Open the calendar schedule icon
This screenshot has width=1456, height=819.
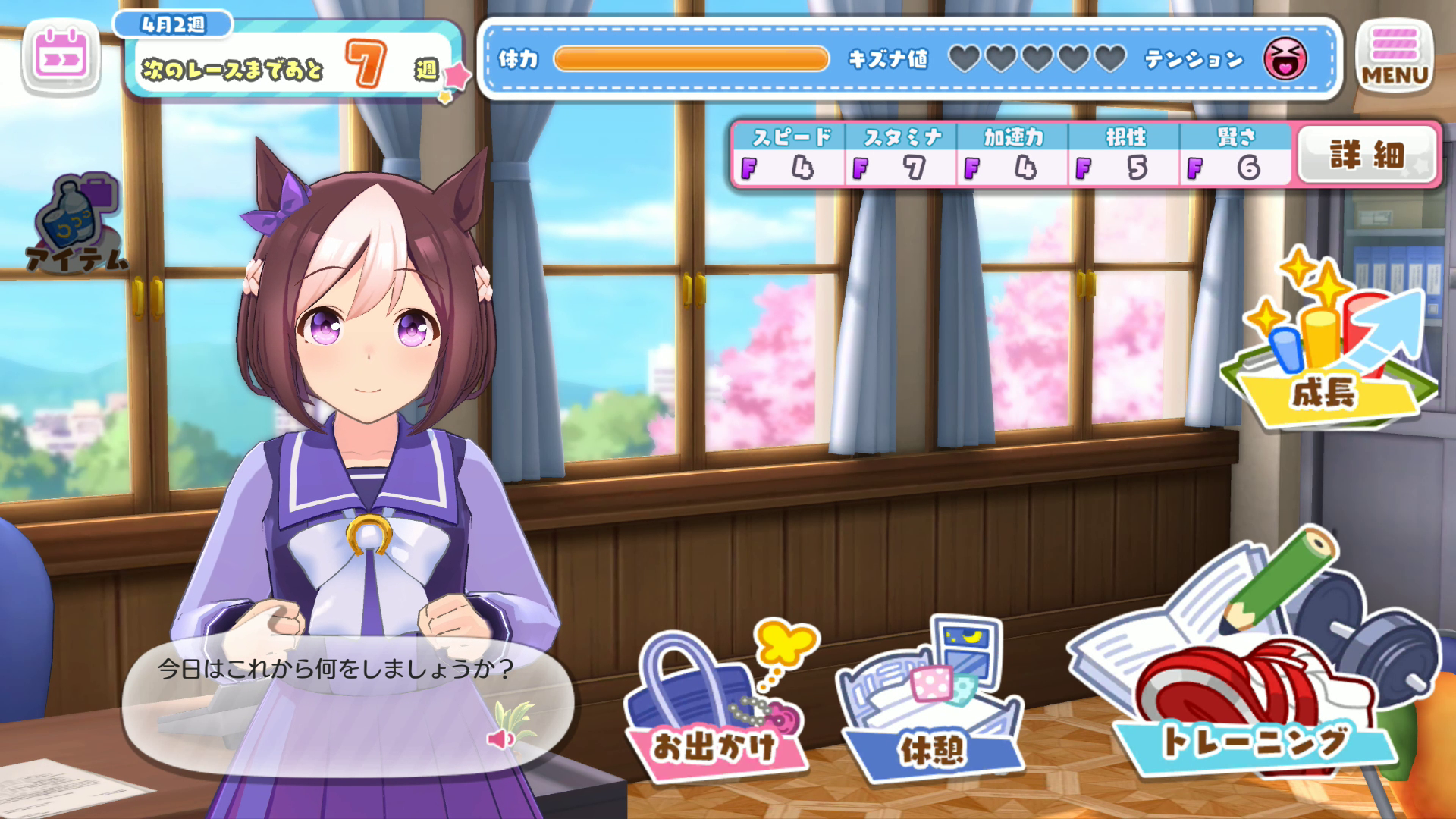[x=61, y=58]
